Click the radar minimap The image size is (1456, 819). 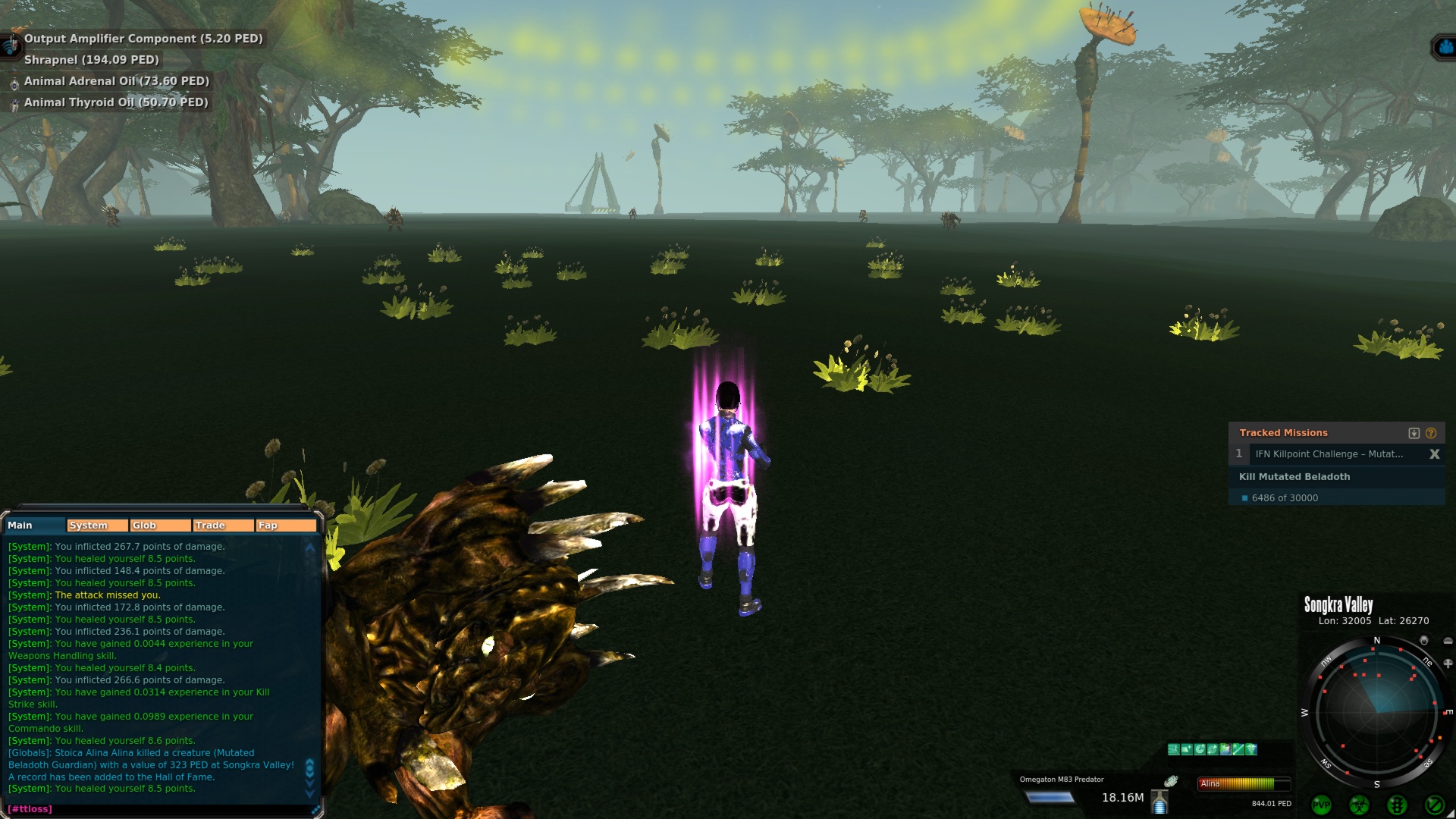[x=1376, y=713]
